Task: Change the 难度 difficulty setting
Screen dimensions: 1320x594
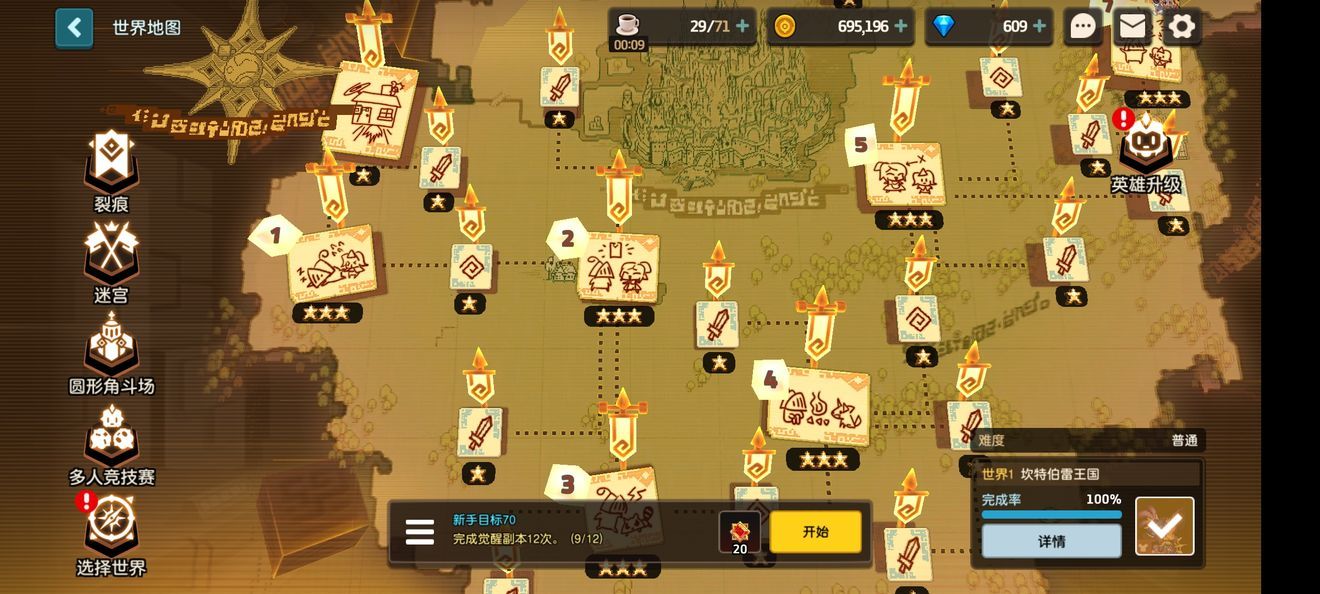Action: 1088,440
